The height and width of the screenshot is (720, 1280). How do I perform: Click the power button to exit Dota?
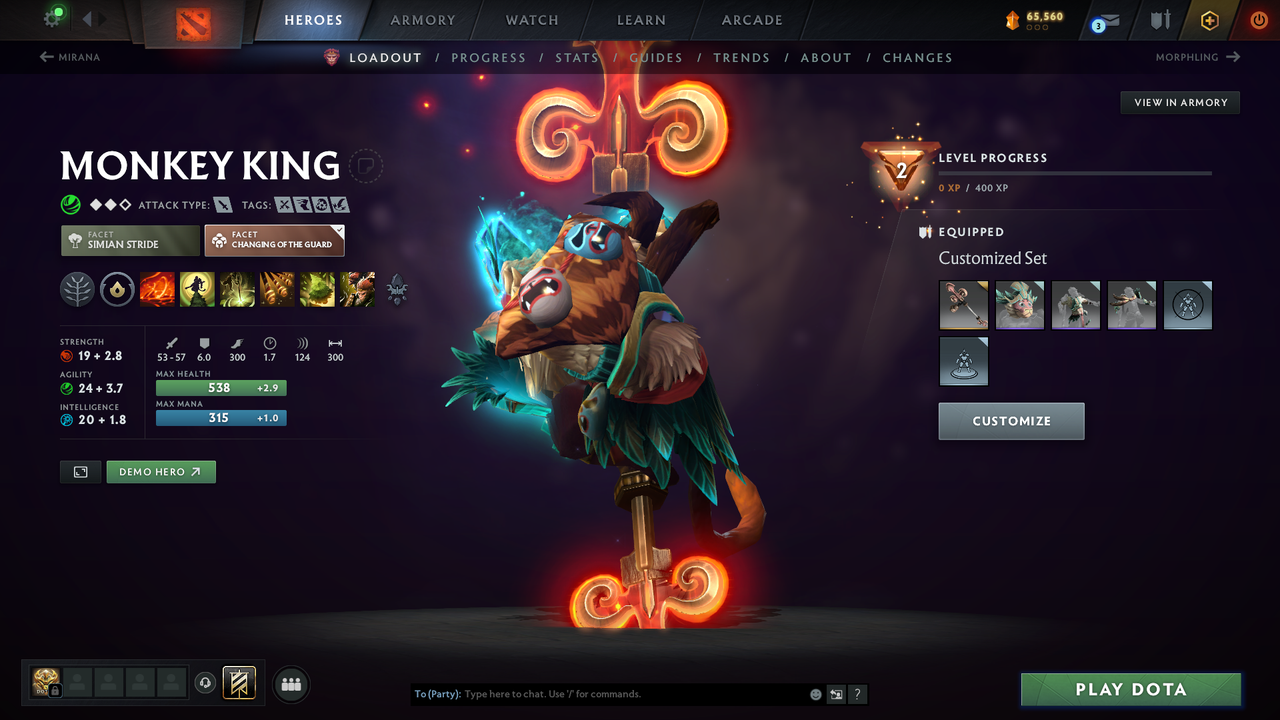coord(1258,20)
